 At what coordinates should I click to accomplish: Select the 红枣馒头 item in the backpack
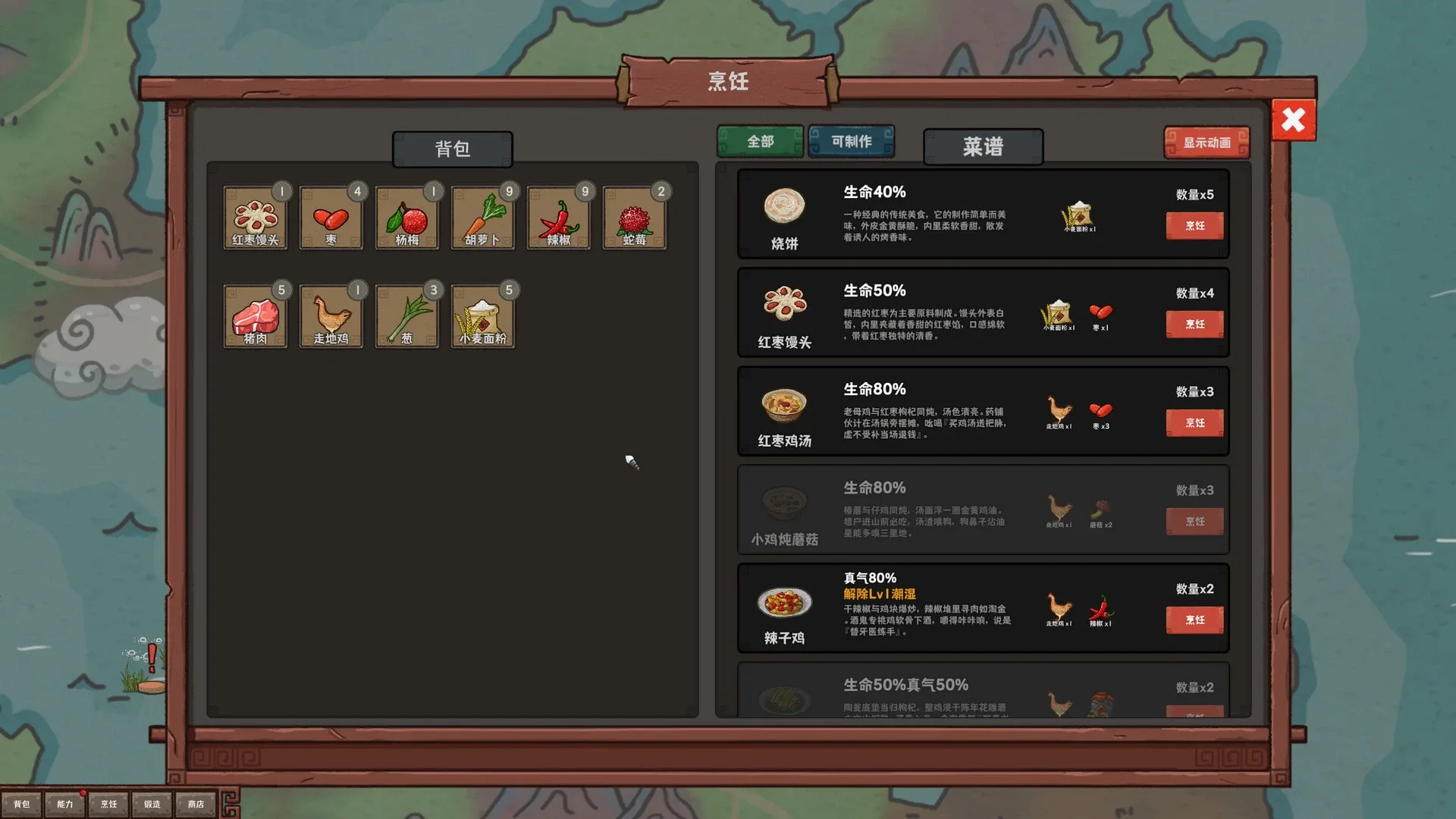pos(256,218)
